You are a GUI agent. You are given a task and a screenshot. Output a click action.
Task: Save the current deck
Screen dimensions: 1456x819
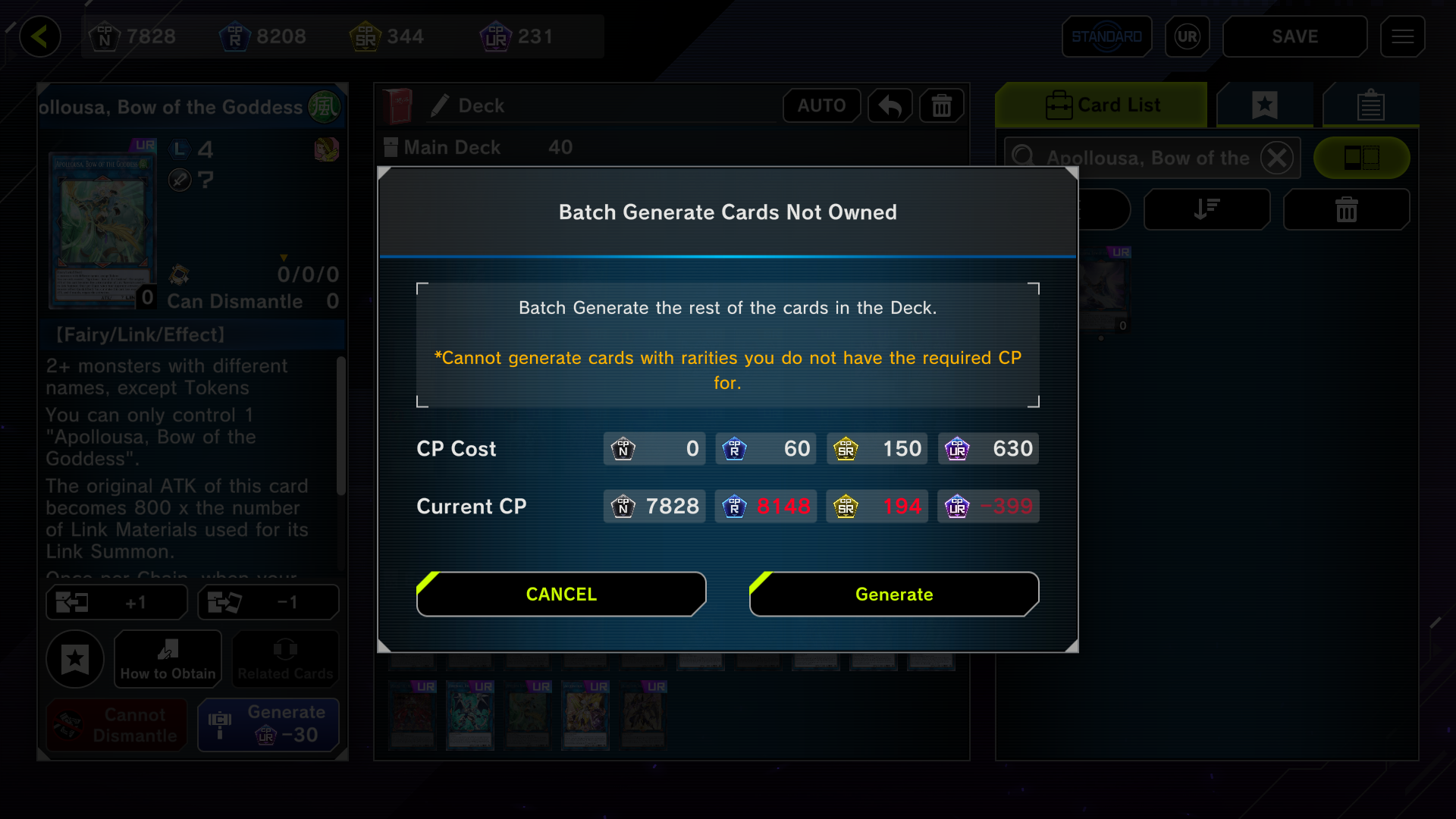point(1294,36)
